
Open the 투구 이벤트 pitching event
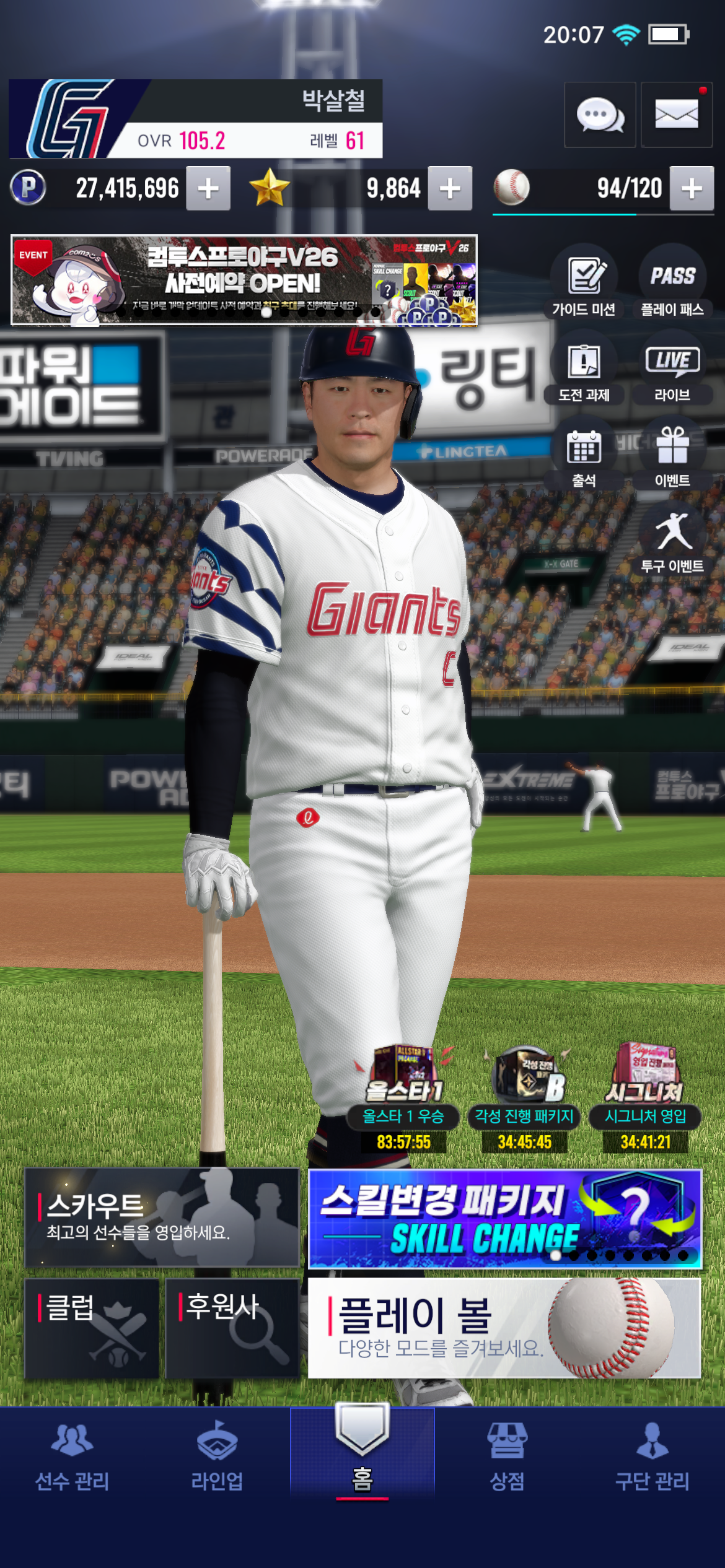point(672,540)
